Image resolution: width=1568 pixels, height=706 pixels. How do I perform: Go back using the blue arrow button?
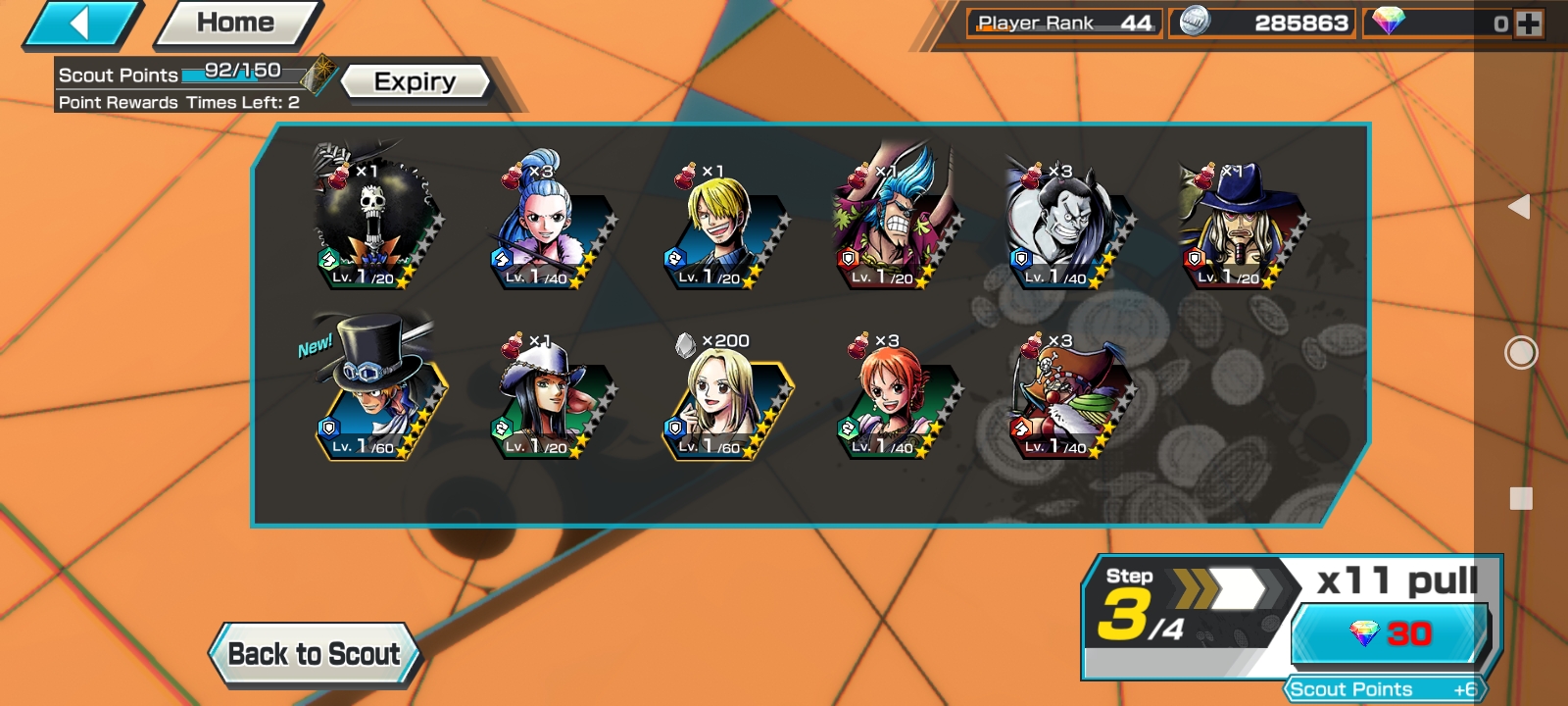click(x=80, y=24)
